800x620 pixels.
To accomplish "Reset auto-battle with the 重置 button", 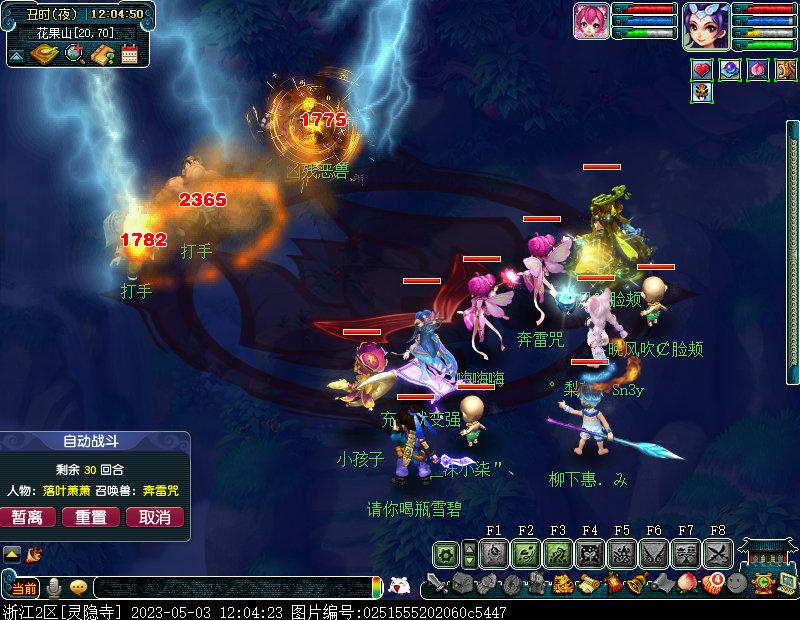I will (x=91, y=517).
